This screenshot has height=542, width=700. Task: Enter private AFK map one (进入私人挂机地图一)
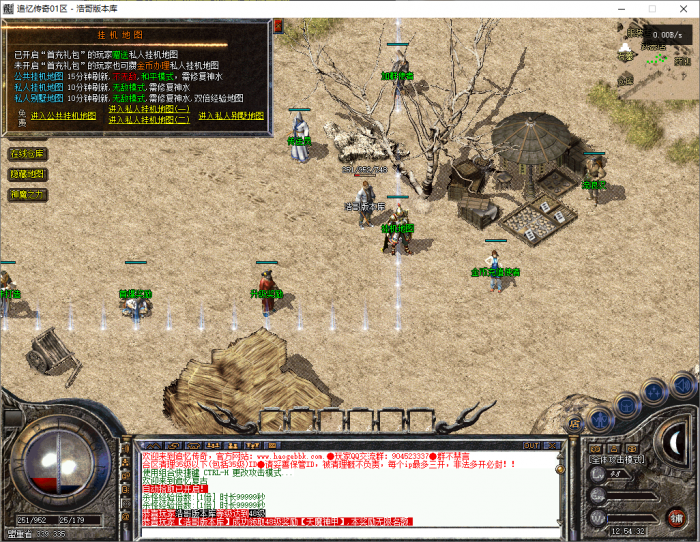[x=149, y=109]
